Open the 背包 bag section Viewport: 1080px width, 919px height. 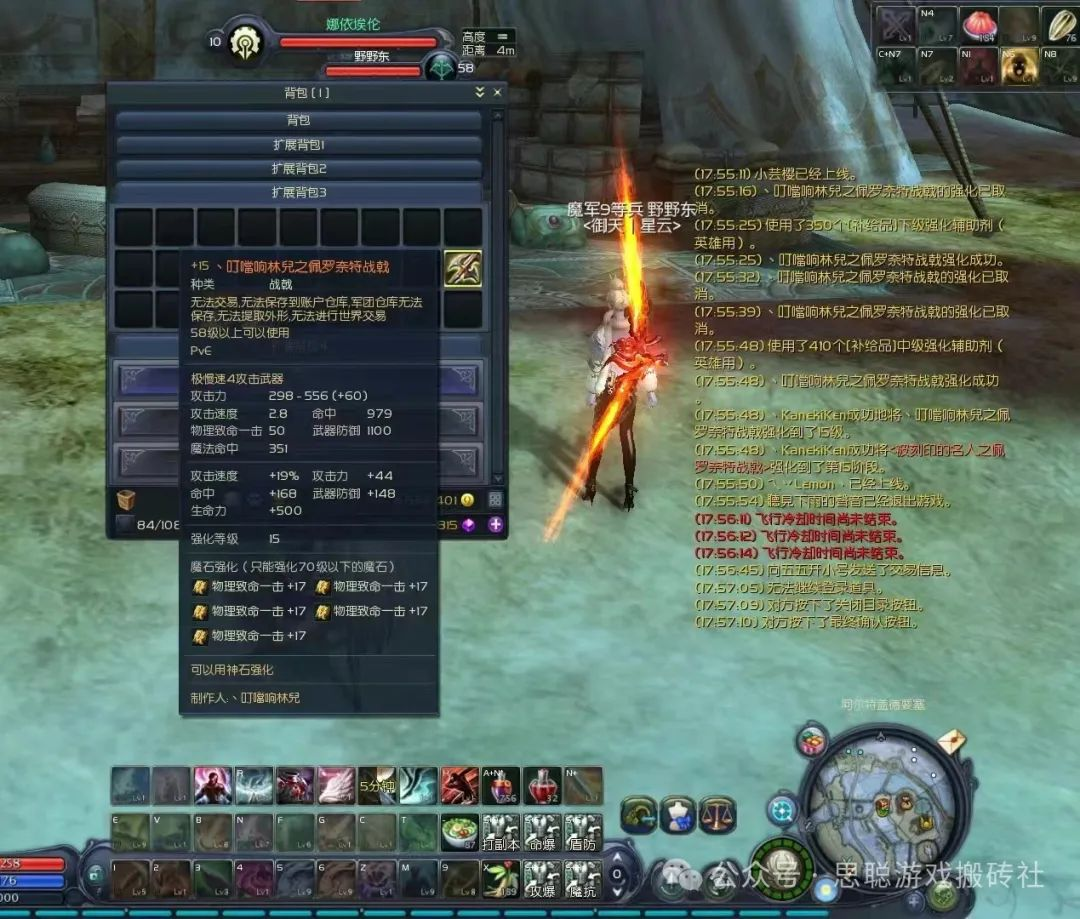[299, 120]
